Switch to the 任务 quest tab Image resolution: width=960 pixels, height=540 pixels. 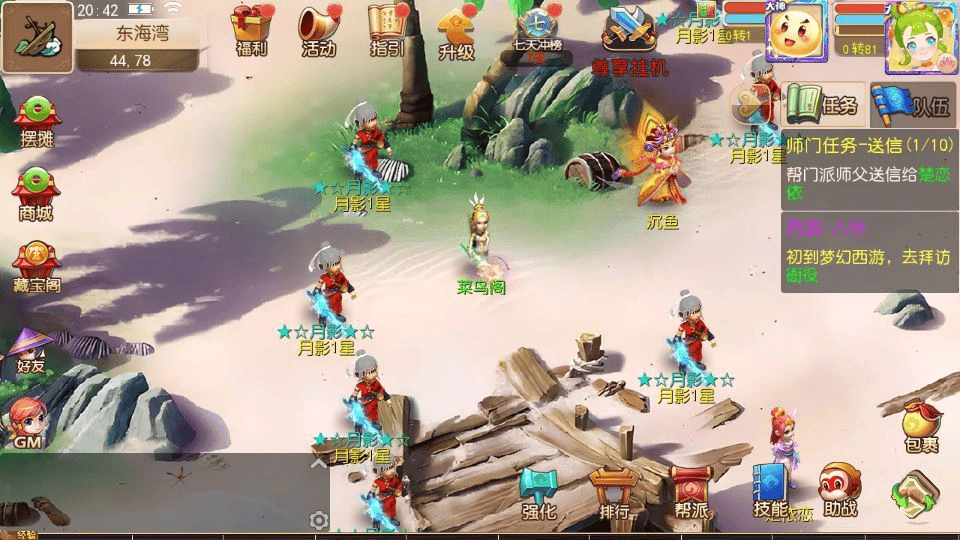point(823,103)
